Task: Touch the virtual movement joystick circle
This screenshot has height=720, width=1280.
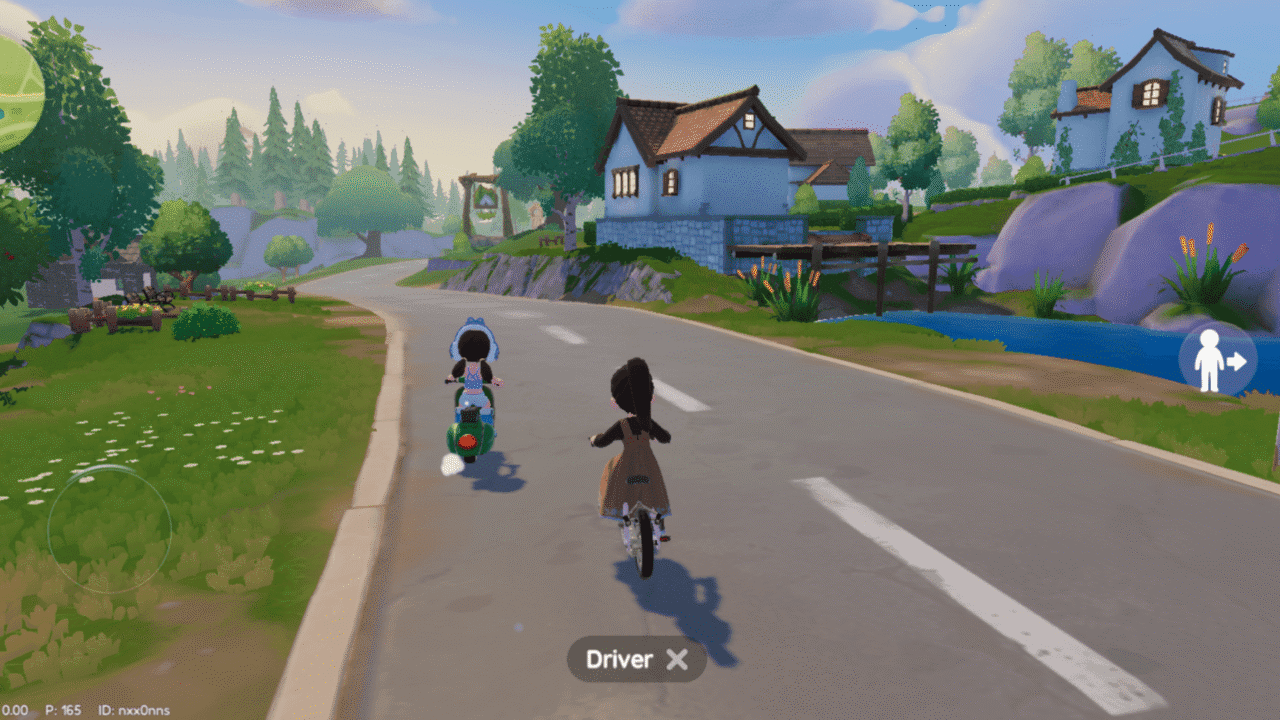Action: [109, 529]
